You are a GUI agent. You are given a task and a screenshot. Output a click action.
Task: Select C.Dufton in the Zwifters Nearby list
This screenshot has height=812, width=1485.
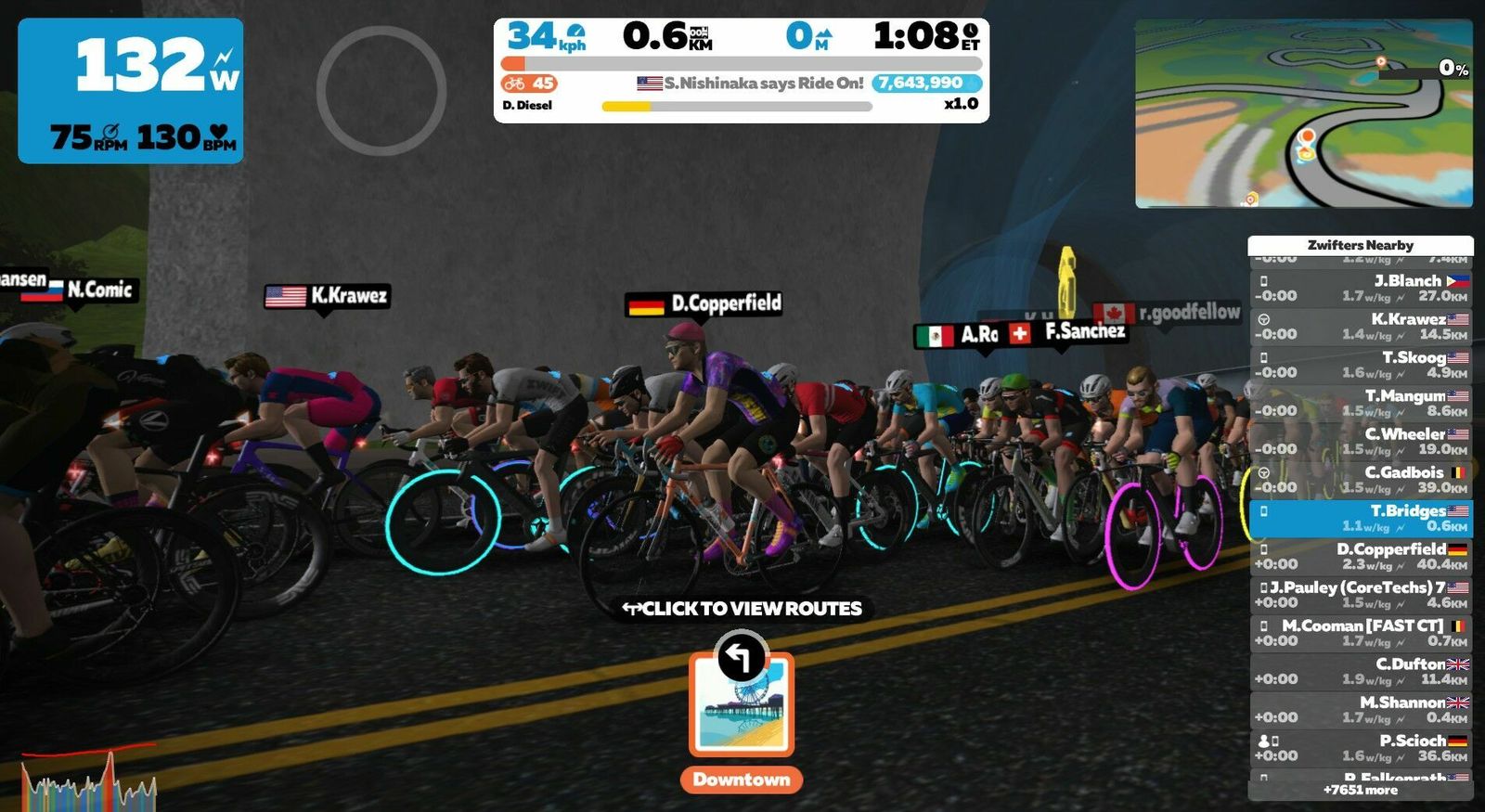(x=1361, y=671)
